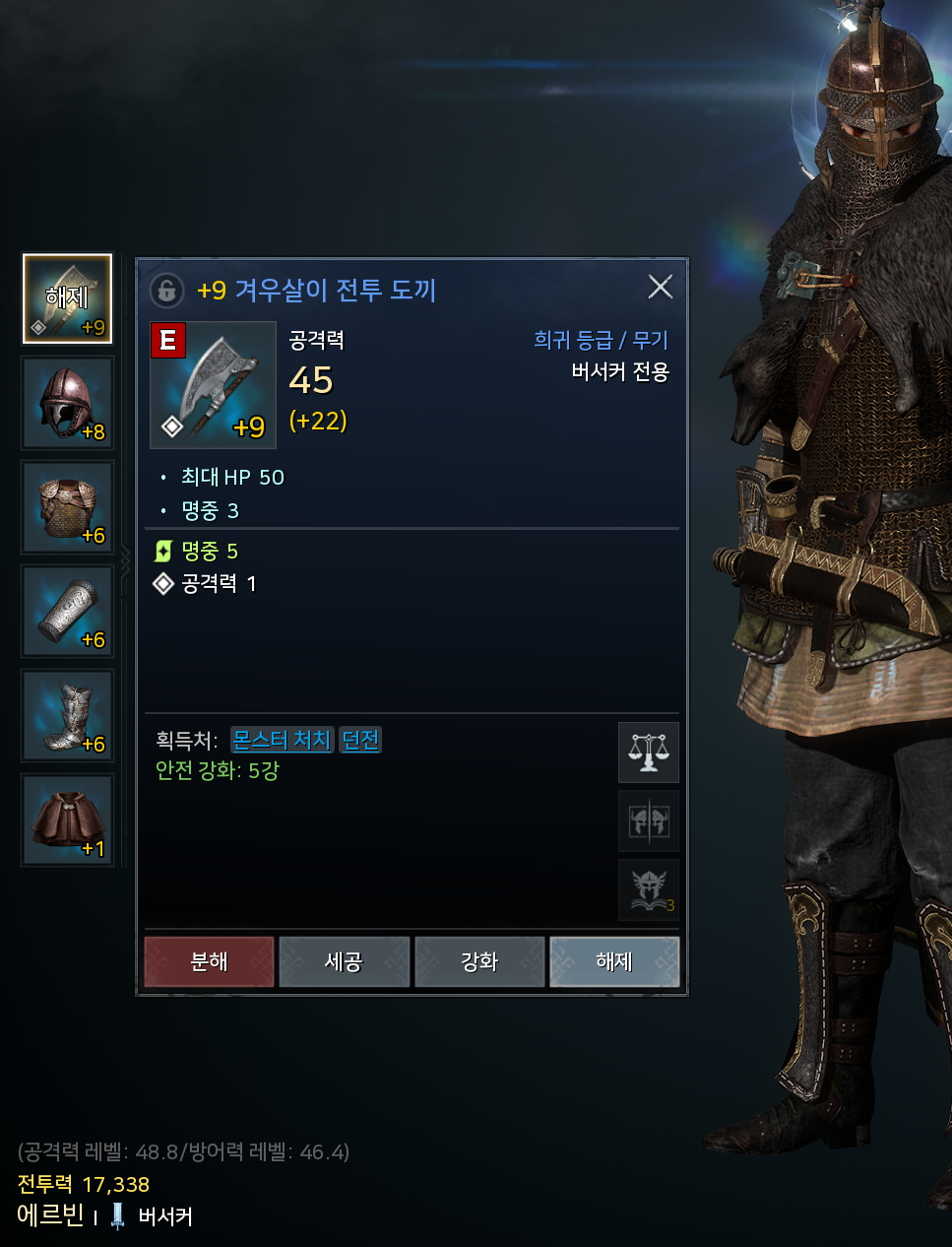Click the twin helmets icon button
Viewport: 952px width, 1247px height.
click(x=649, y=820)
